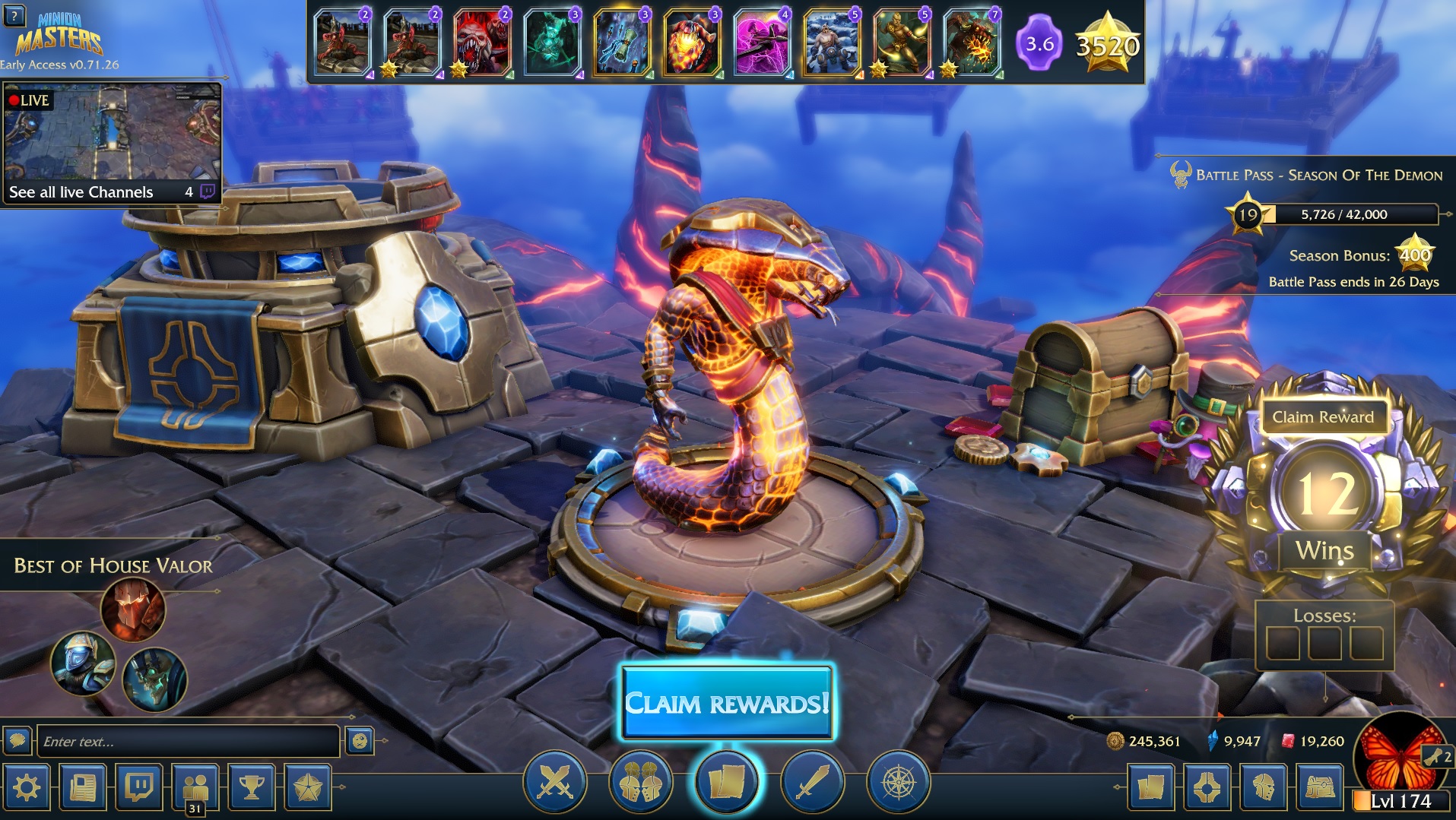Select the crossed swords battle mode
This screenshot has height=820, width=1456.
[x=555, y=781]
